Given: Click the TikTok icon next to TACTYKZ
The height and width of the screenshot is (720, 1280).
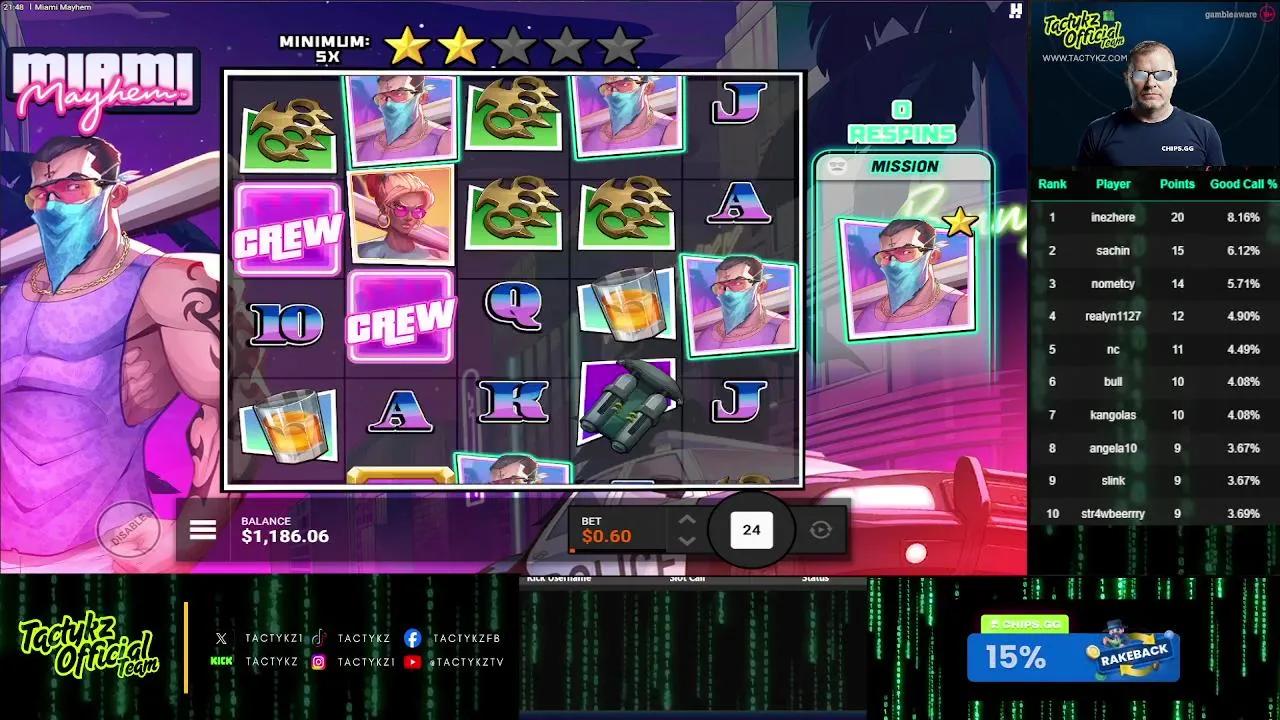Looking at the screenshot, I should point(318,637).
